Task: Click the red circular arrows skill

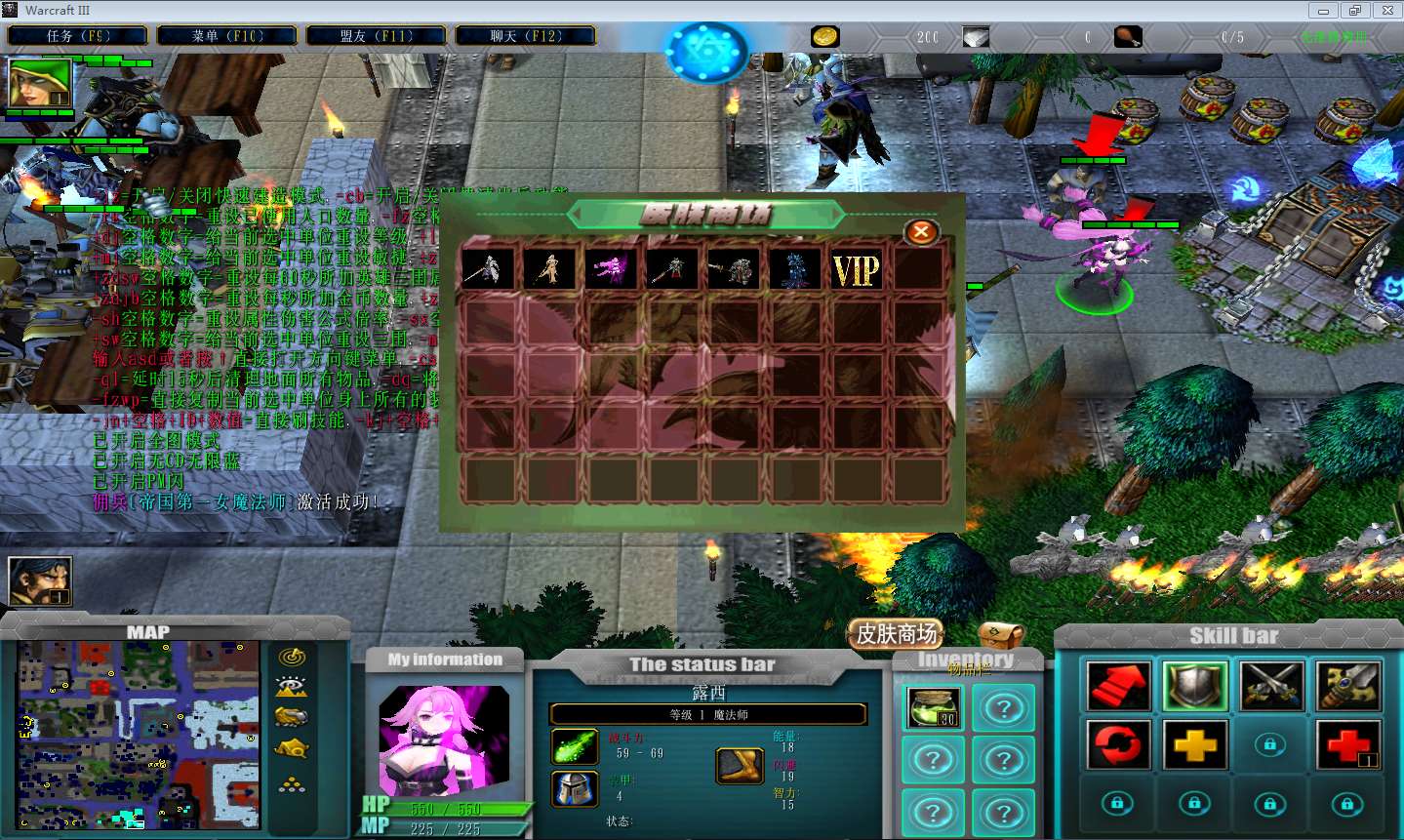Action: (1118, 746)
